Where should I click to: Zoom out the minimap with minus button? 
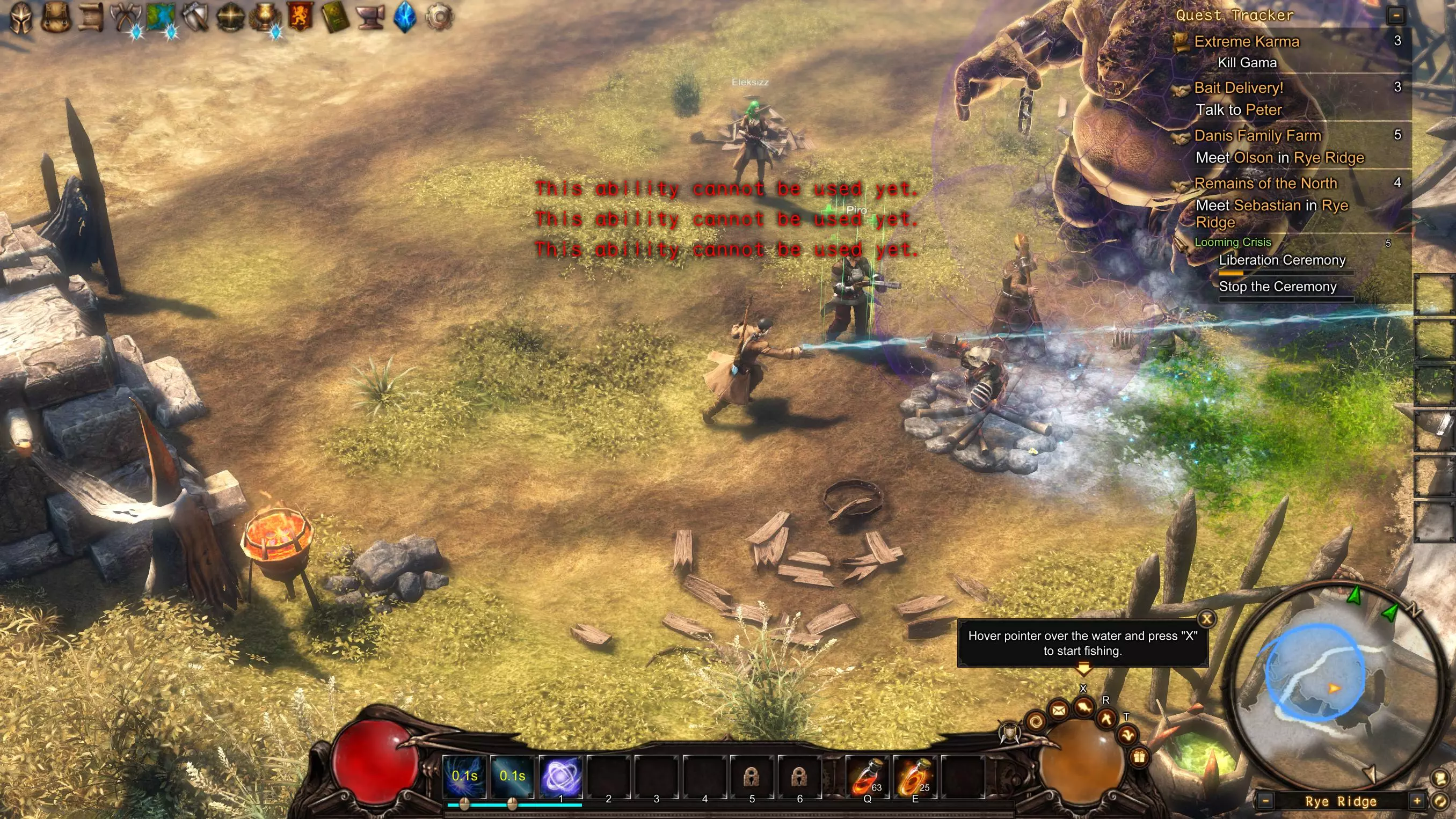pyautogui.click(x=1265, y=801)
